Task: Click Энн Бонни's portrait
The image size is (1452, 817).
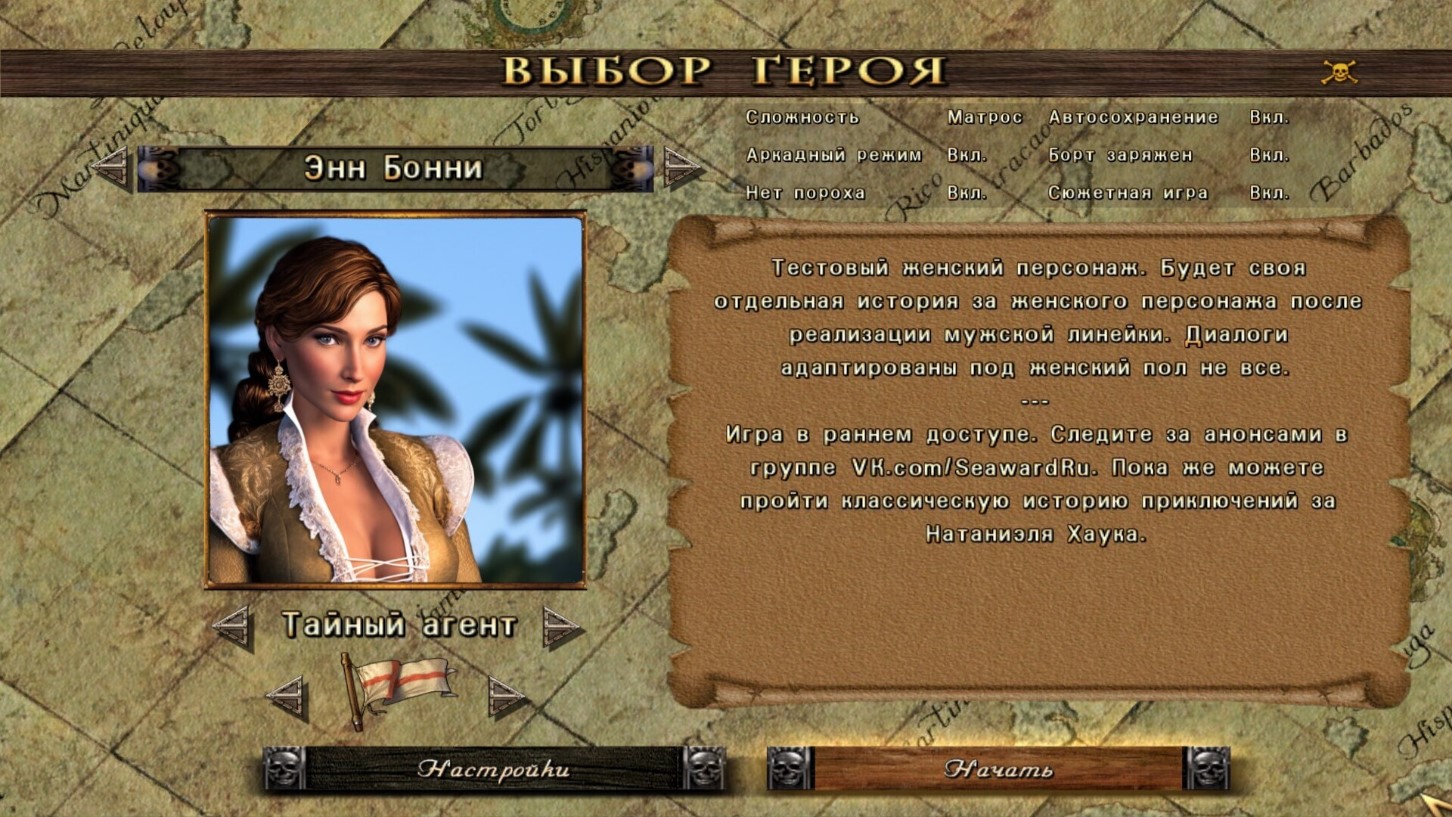Action: click(x=395, y=400)
